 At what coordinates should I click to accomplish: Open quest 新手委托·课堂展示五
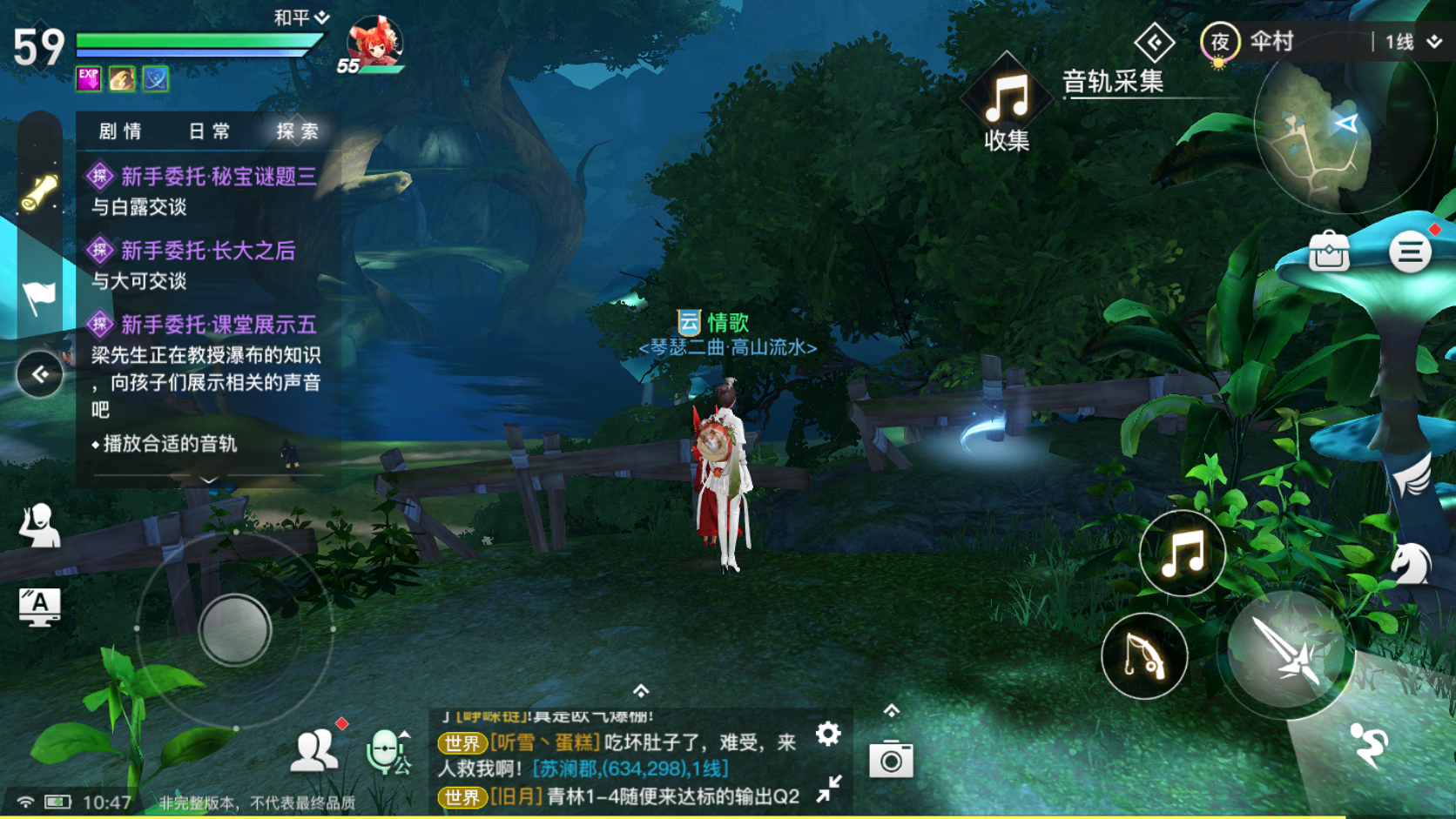pyautogui.click(x=218, y=325)
